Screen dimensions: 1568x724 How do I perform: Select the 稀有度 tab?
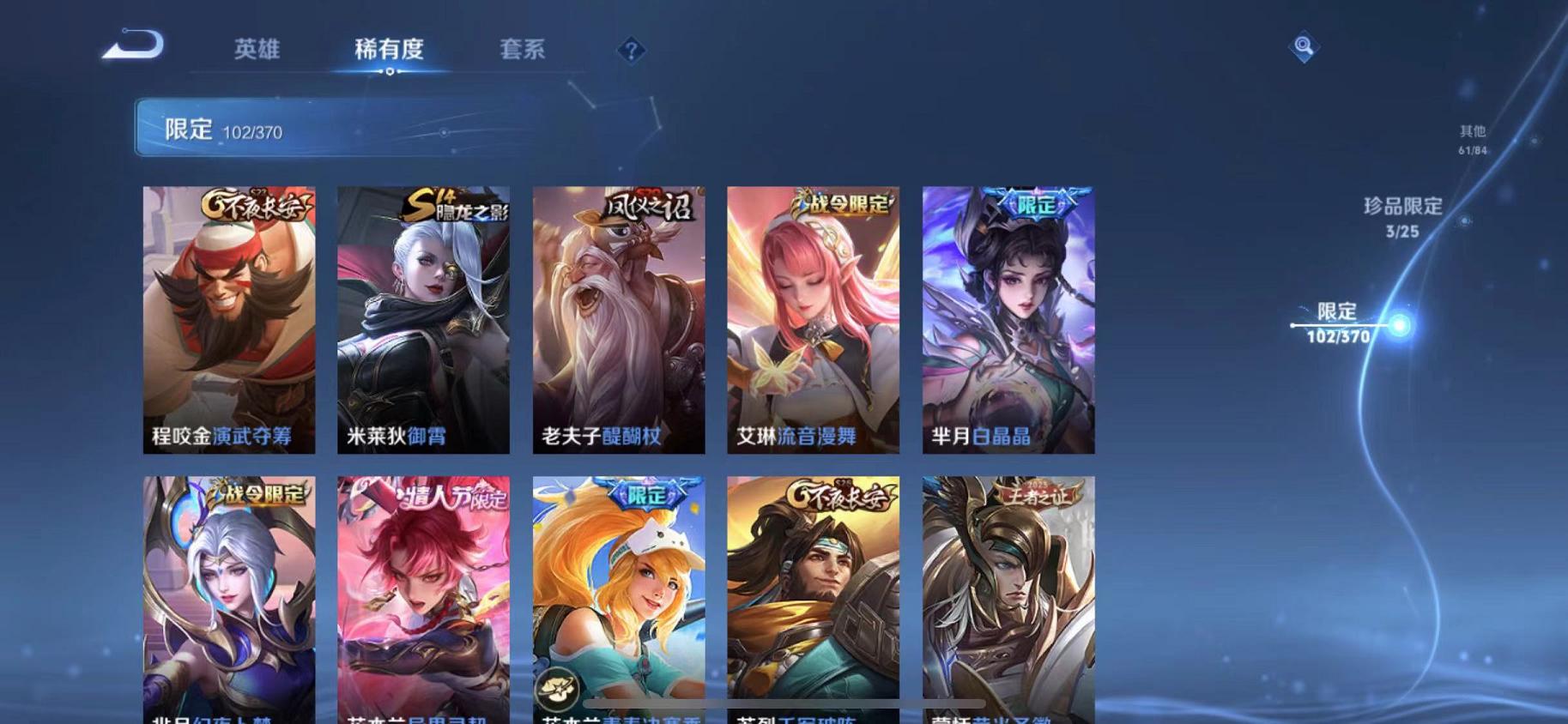[390, 50]
